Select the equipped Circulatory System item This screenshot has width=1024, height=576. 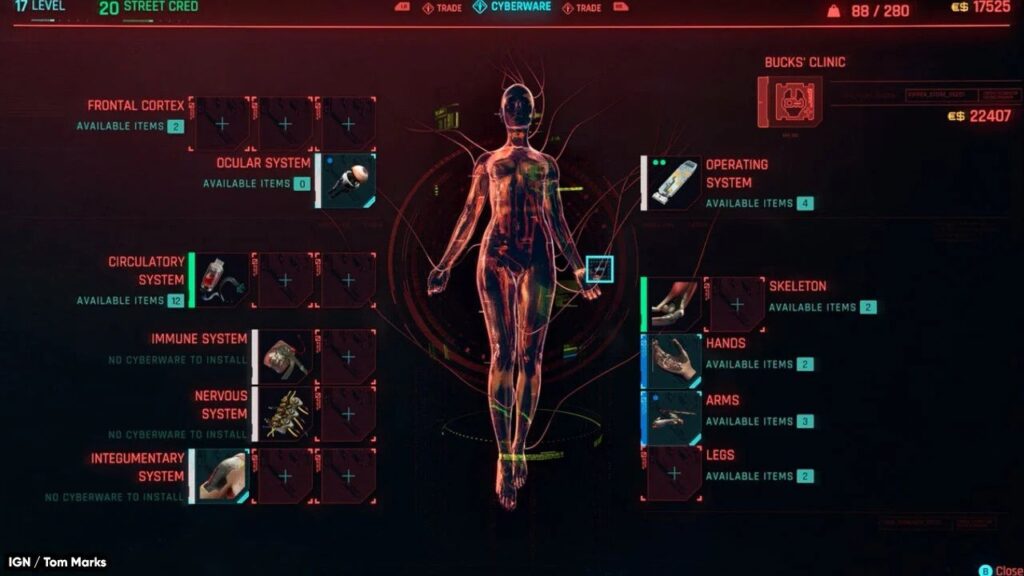[x=221, y=280]
